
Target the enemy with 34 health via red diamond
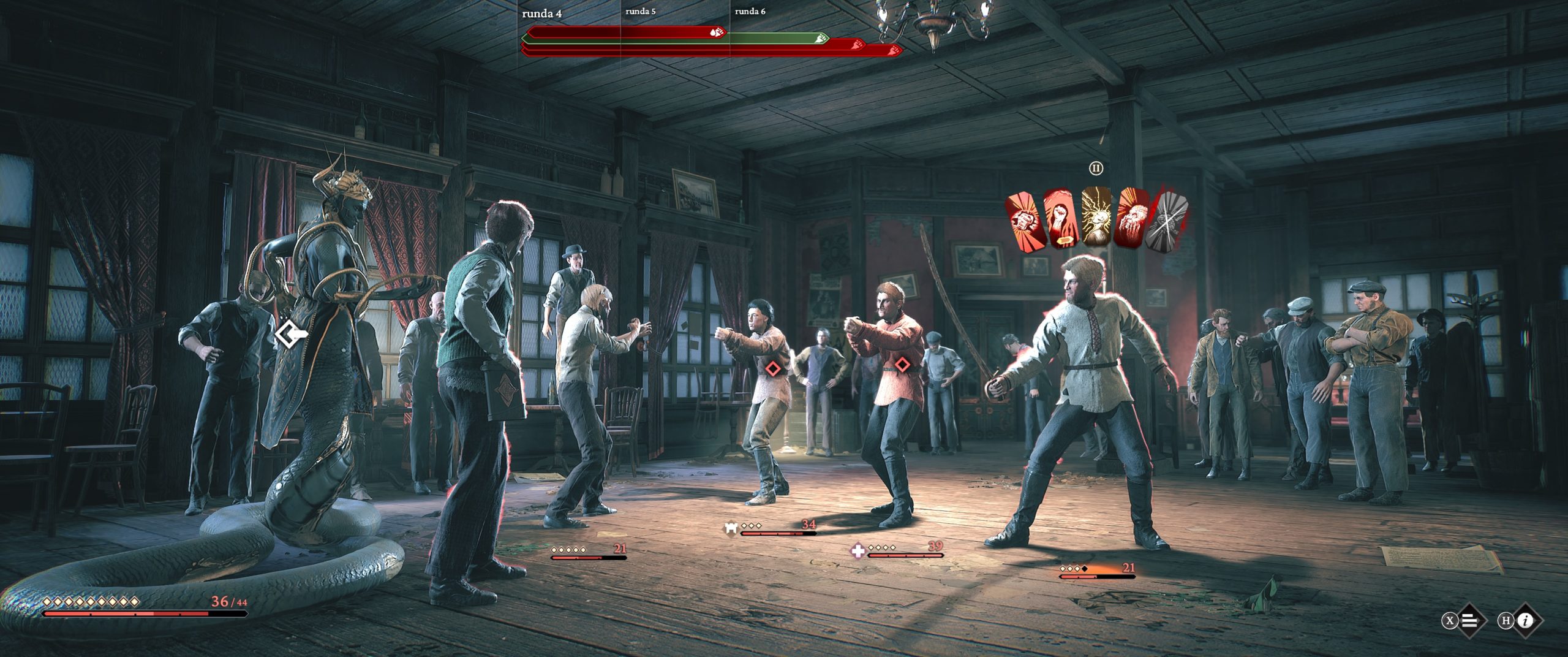(774, 368)
